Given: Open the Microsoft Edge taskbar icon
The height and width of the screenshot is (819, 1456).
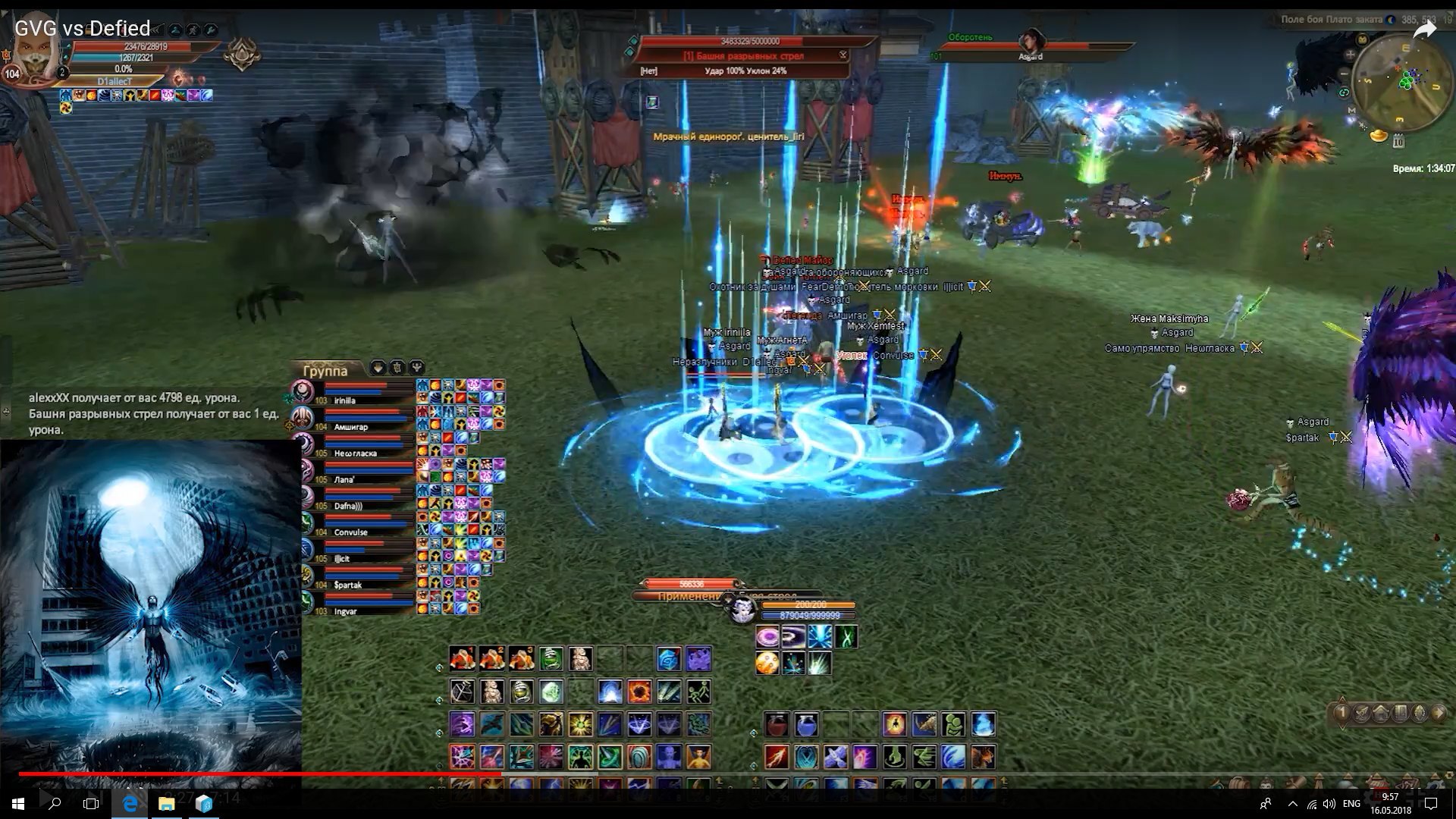Looking at the screenshot, I should pos(130,803).
